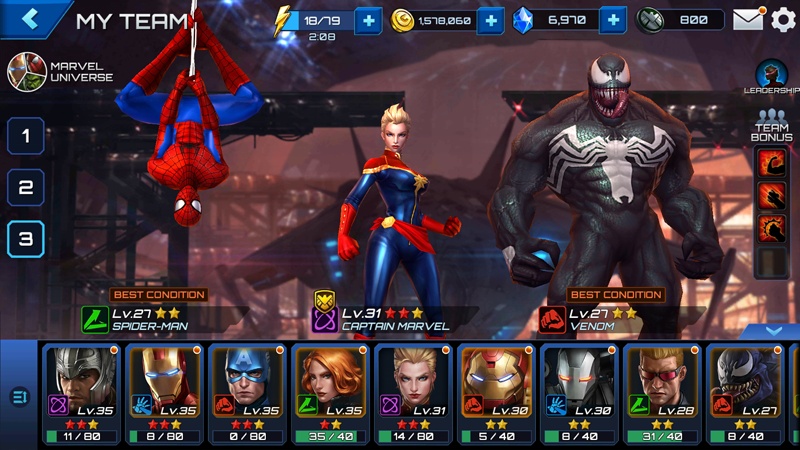
Task: Select team slot 3
Action: click(26, 239)
